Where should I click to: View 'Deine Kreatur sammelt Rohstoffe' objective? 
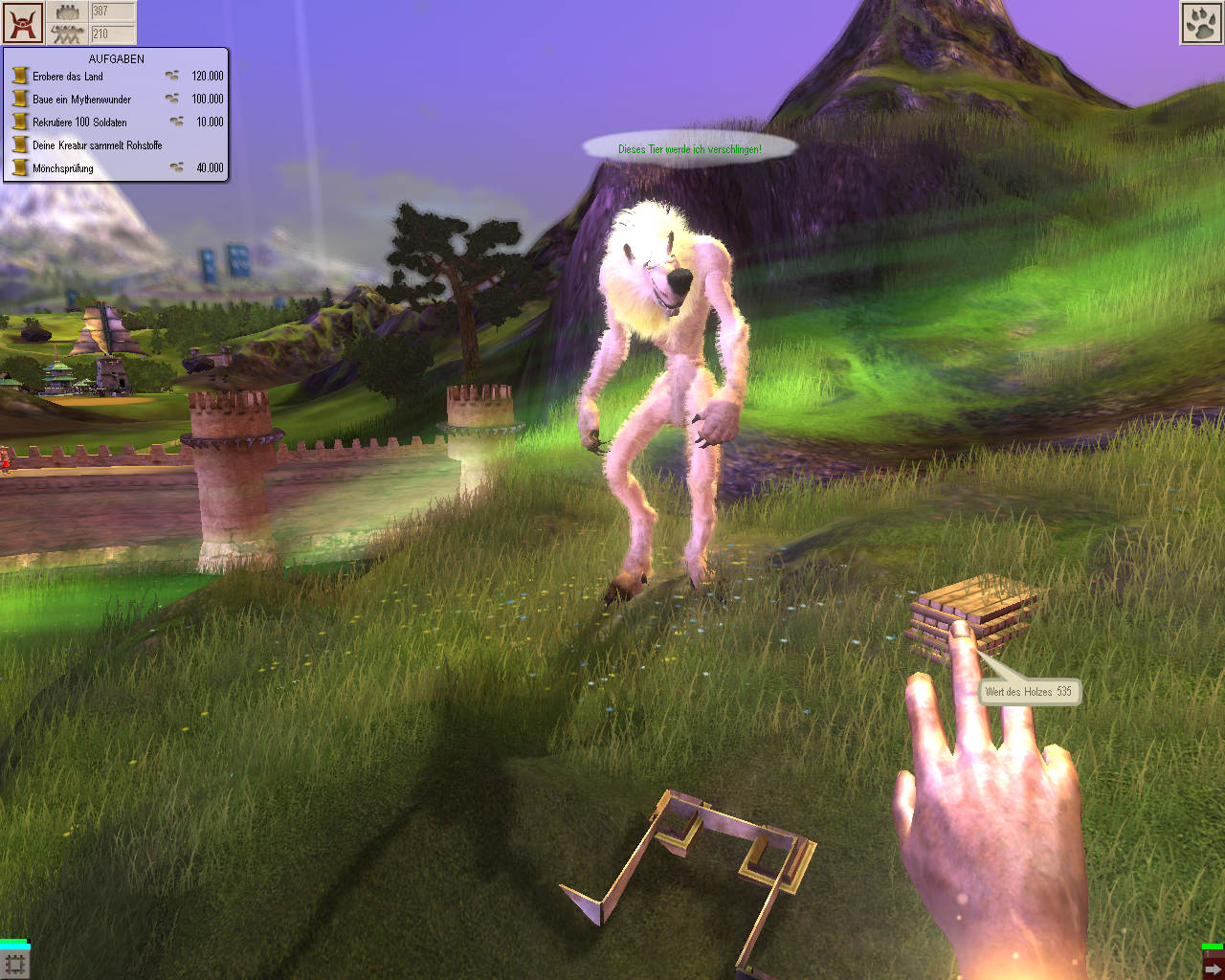click(97, 145)
